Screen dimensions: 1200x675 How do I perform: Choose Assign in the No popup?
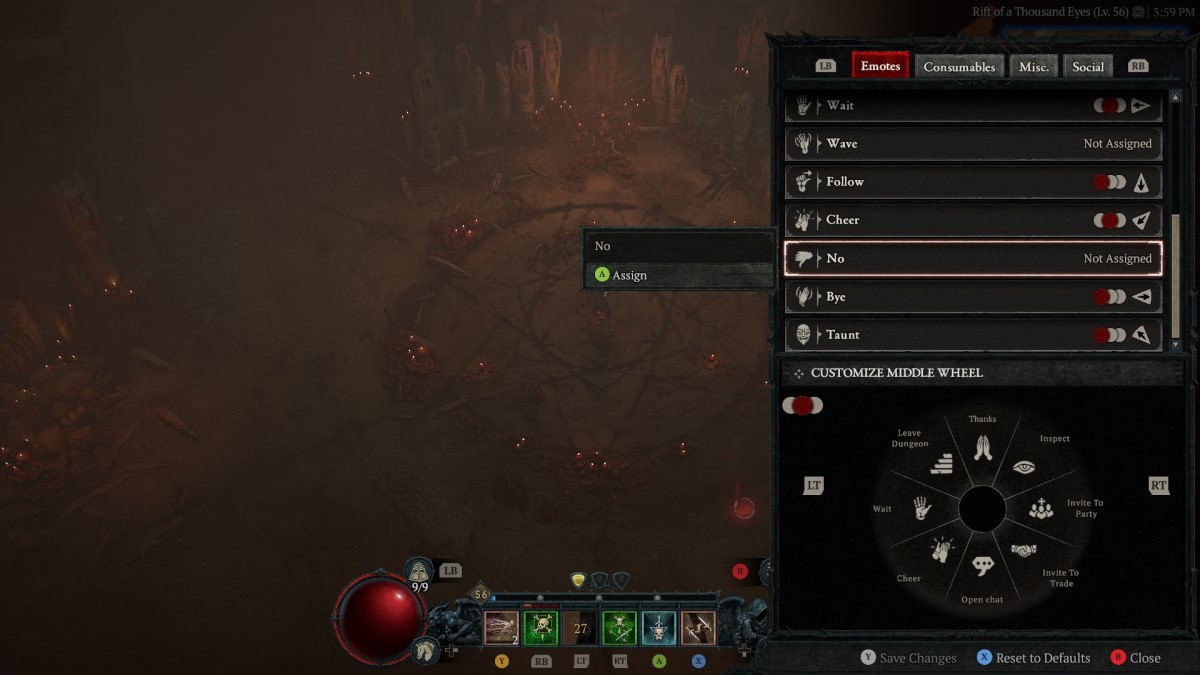[629, 275]
